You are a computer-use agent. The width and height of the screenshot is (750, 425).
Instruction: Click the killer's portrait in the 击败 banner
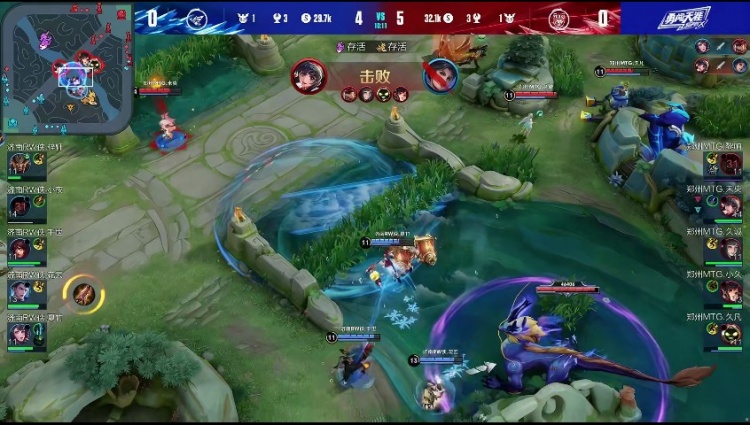coord(308,75)
